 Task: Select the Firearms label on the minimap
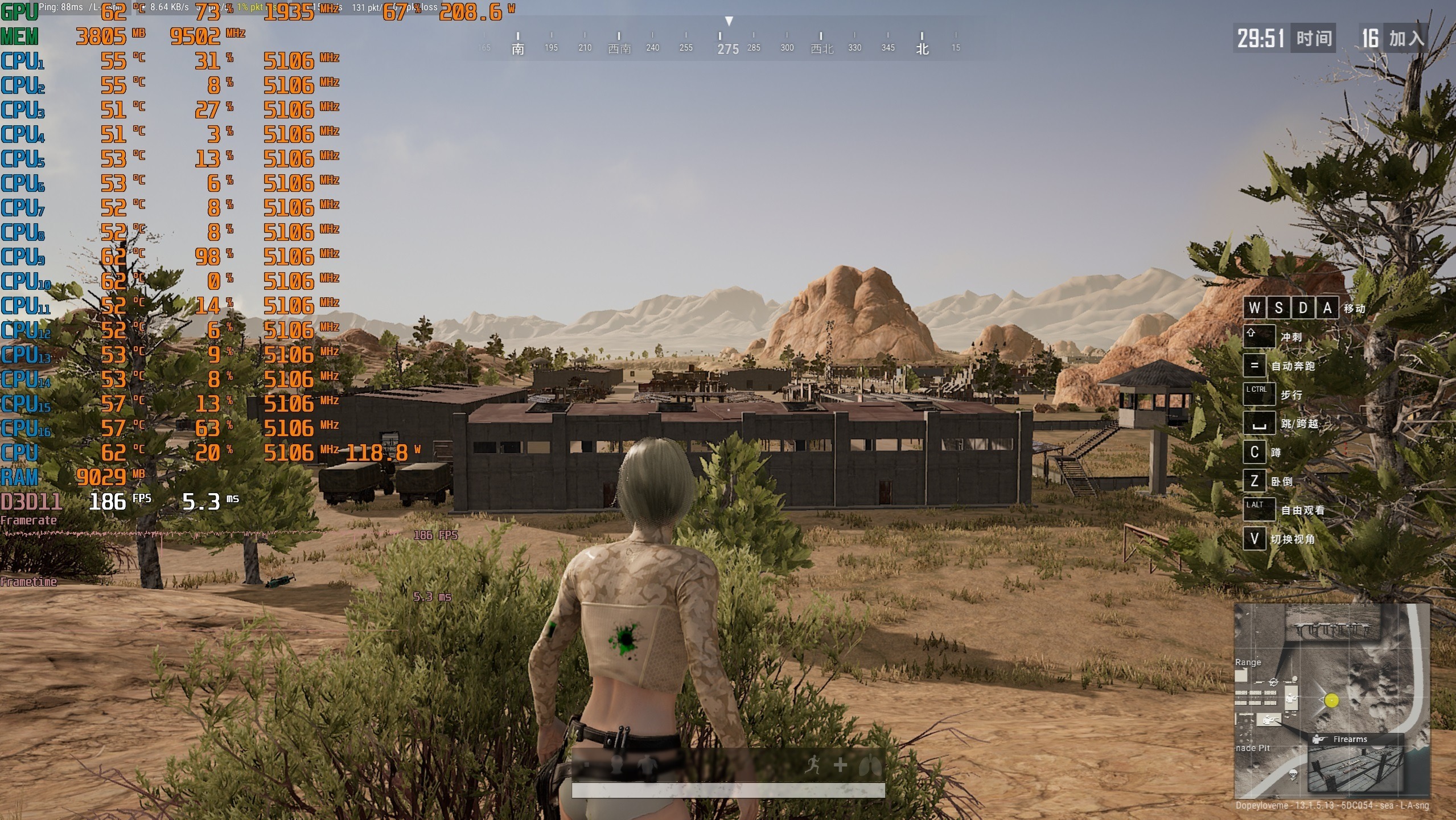coord(1350,739)
